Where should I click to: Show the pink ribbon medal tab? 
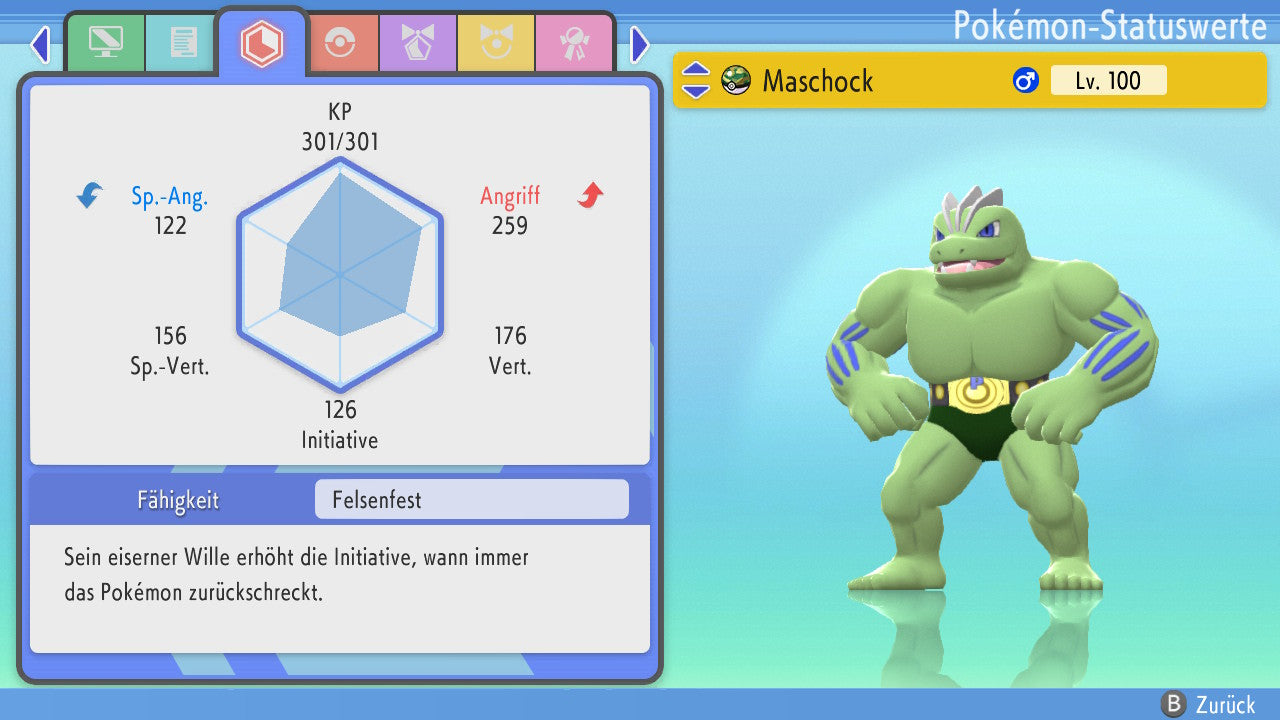573,43
